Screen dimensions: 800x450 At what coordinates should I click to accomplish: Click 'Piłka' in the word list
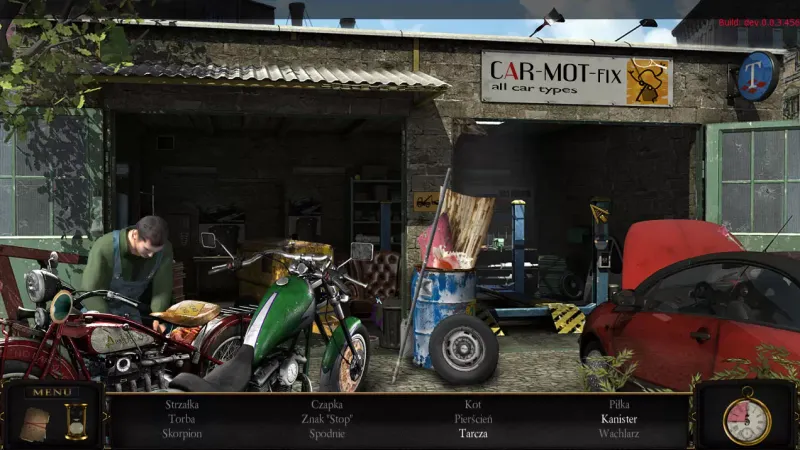(x=619, y=405)
